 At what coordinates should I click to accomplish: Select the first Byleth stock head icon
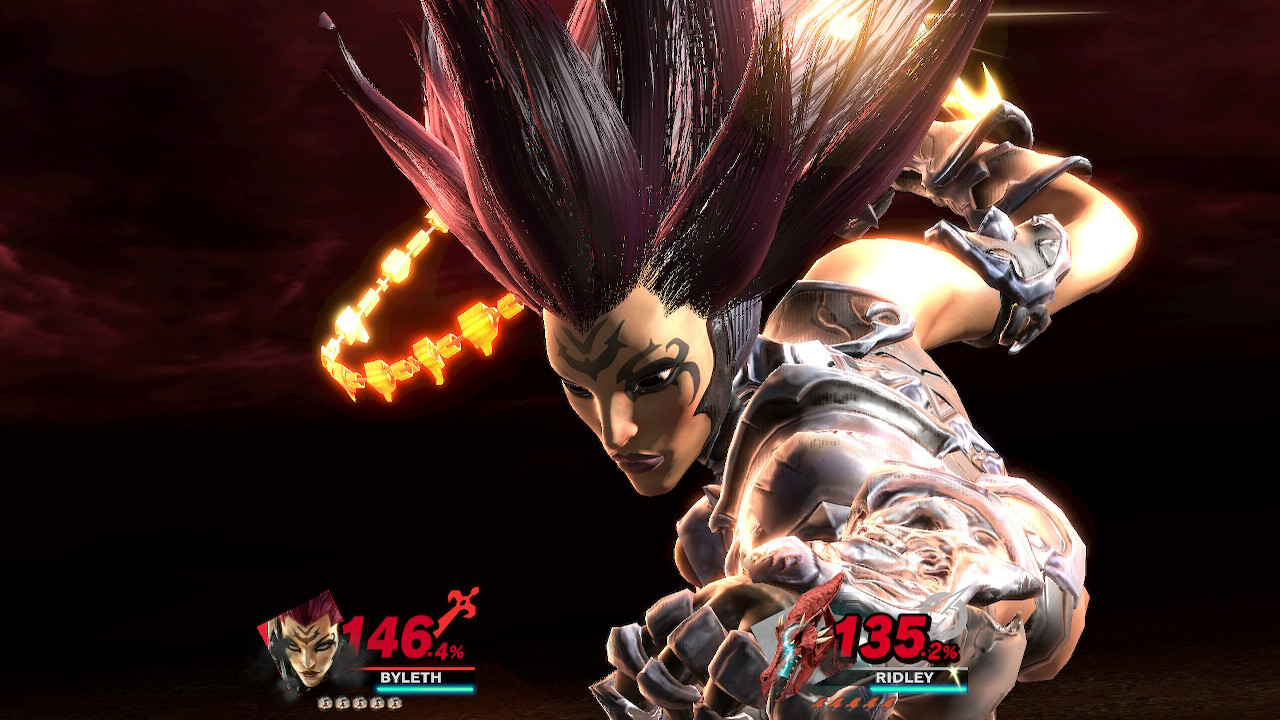tap(325, 703)
